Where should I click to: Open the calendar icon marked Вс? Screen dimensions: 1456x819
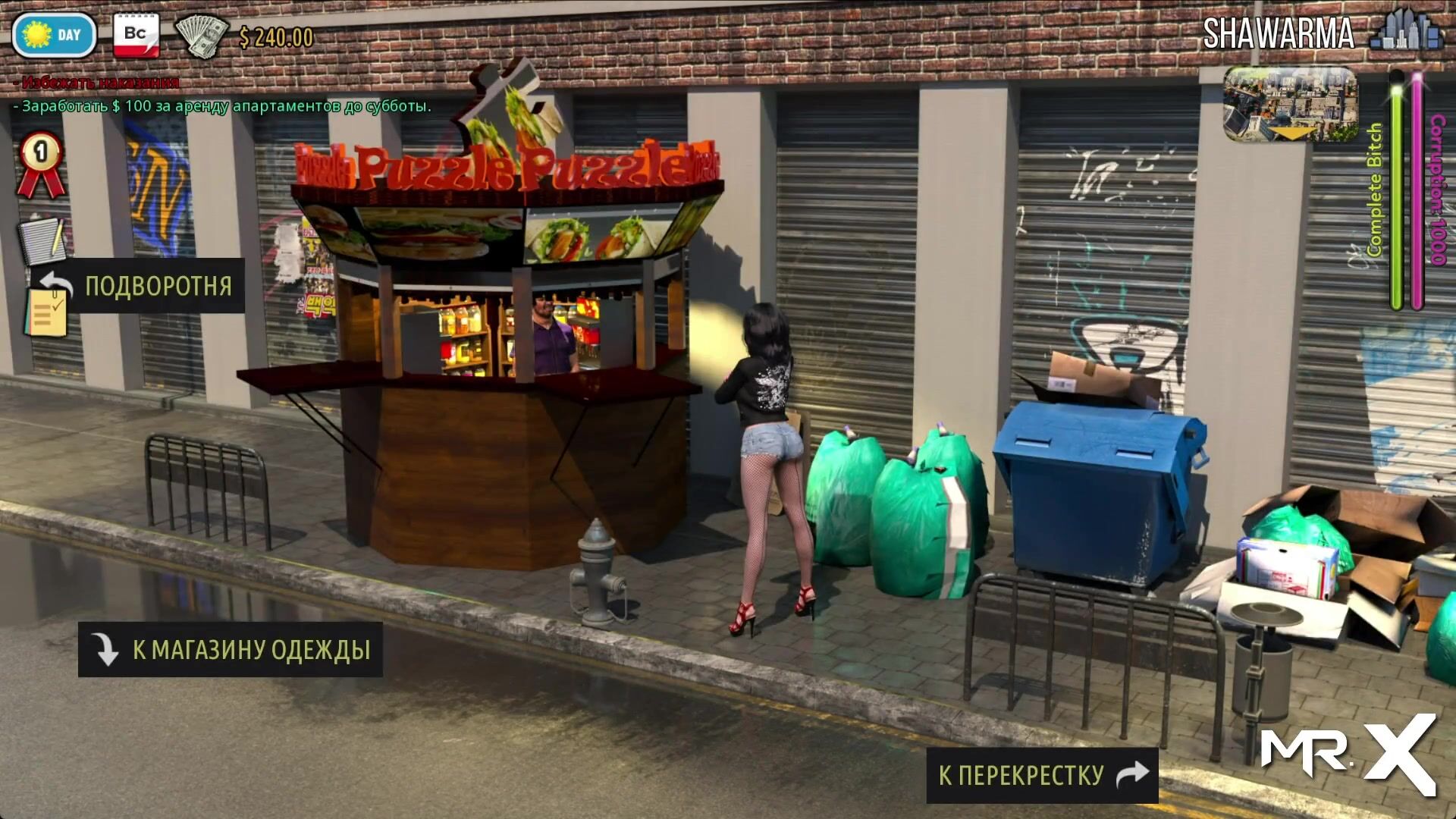136,35
